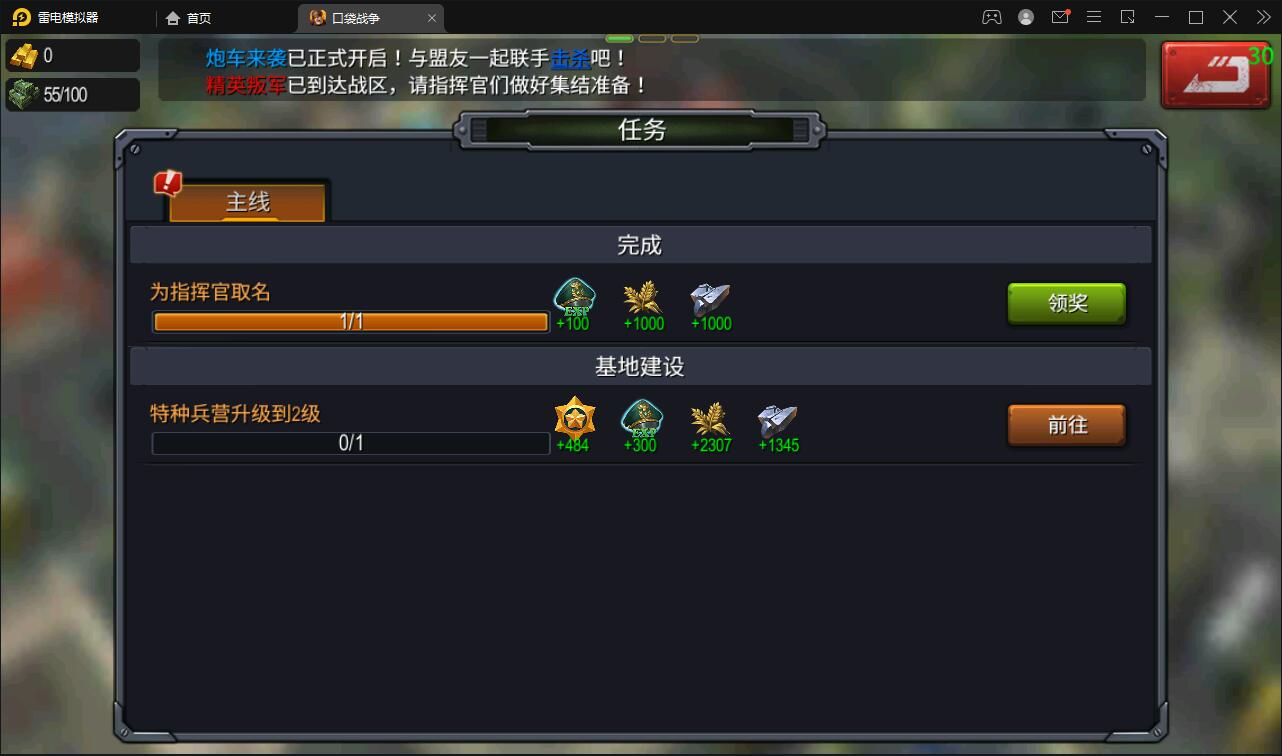Expand the double-arrow overflow menu top right
1282x756 pixels.
pyautogui.click(x=1262, y=17)
